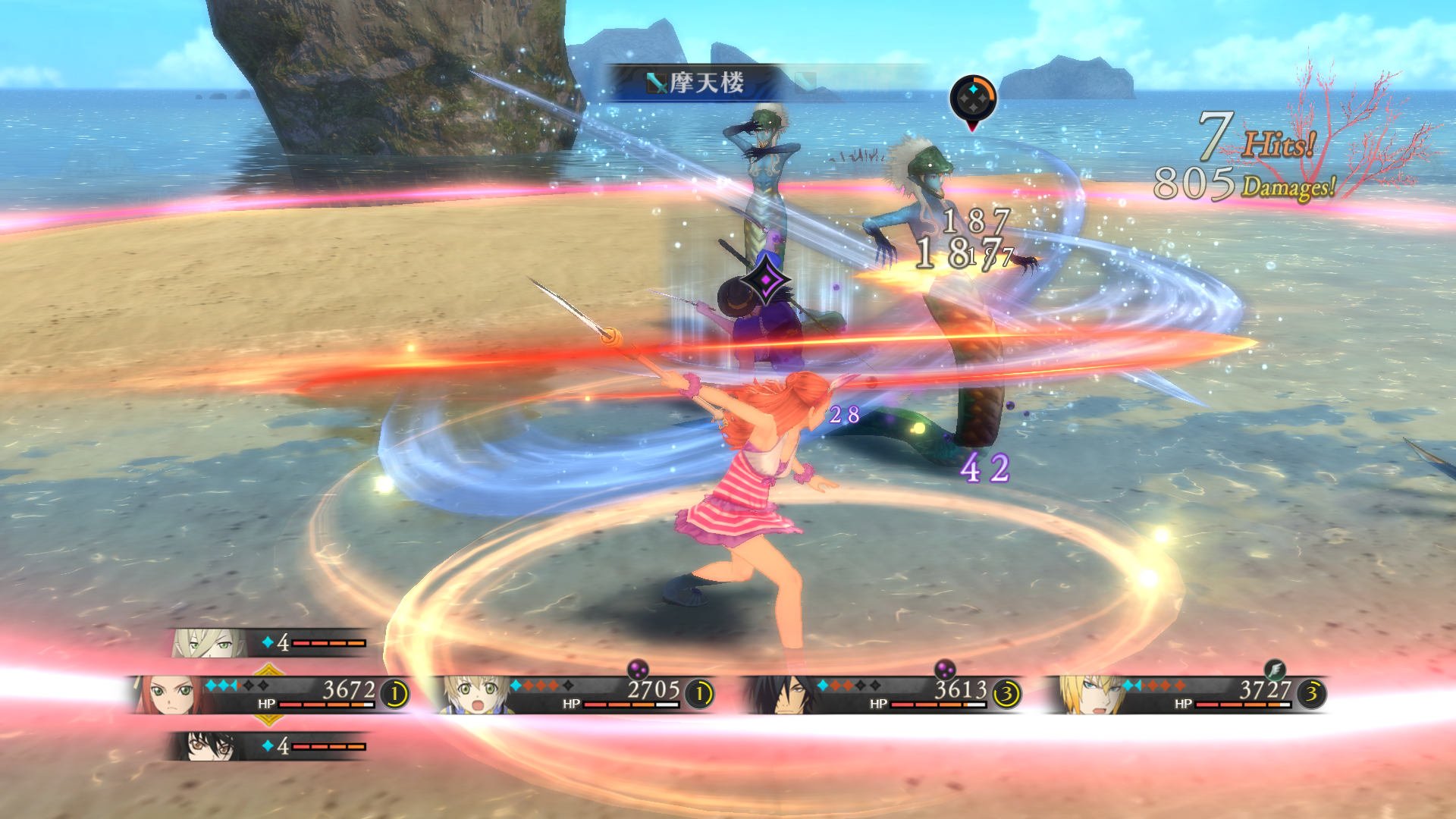
Task: Toggle the cyan soul diamond on Rokurou's gauge
Action: pos(822,685)
